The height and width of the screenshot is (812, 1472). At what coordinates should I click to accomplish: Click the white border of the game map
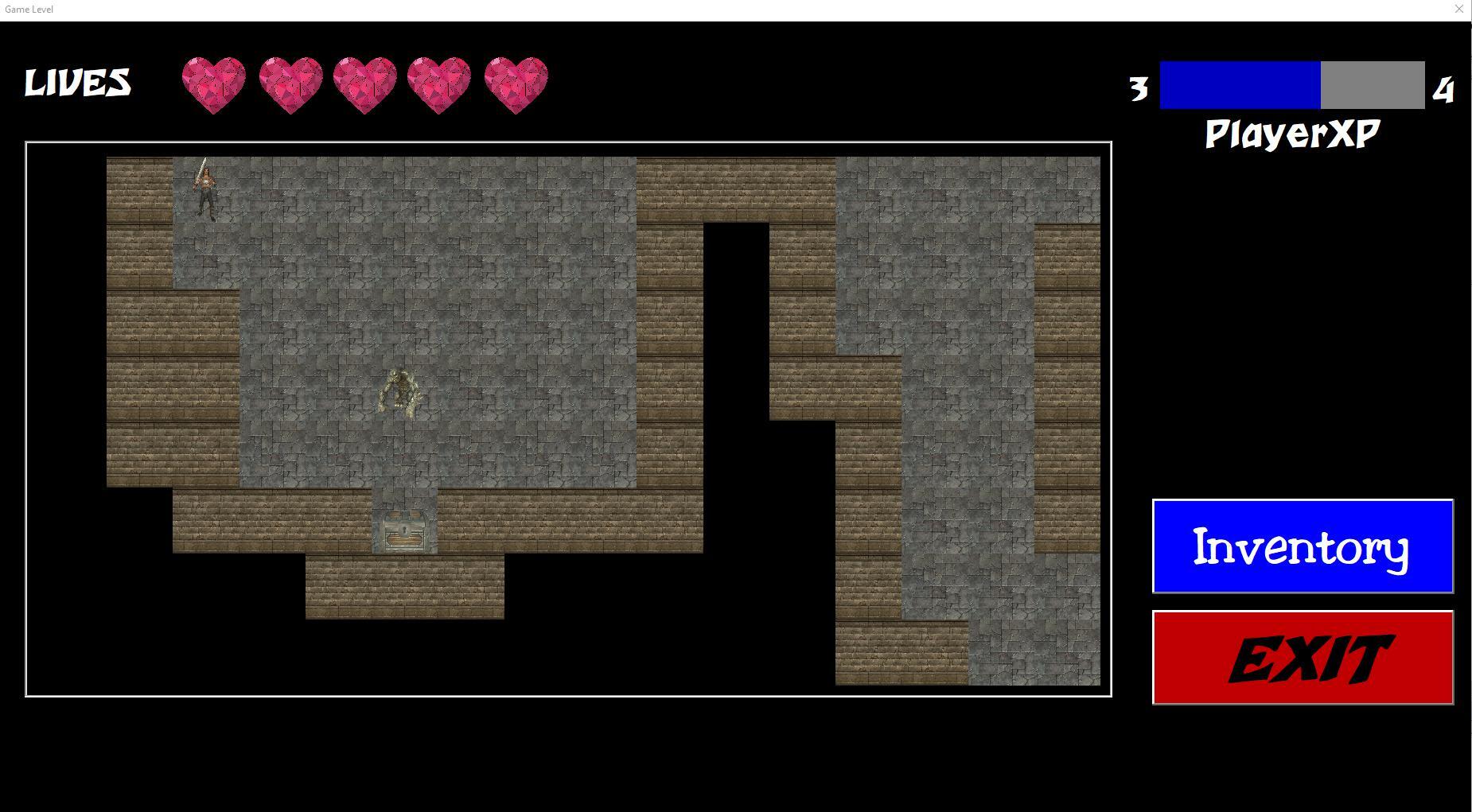pyautogui.click(x=567, y=143)
